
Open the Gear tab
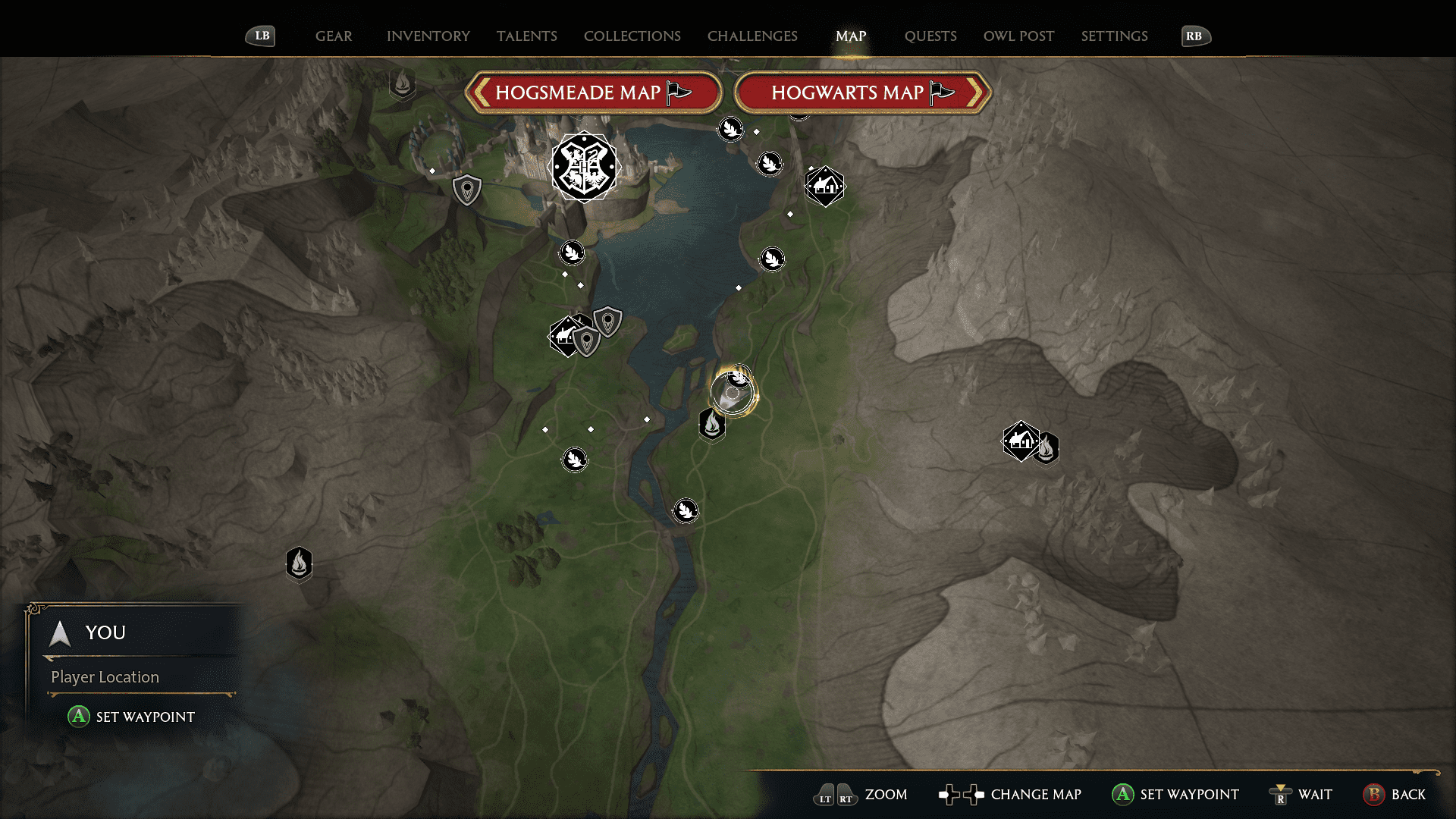(x=334, y=36)
